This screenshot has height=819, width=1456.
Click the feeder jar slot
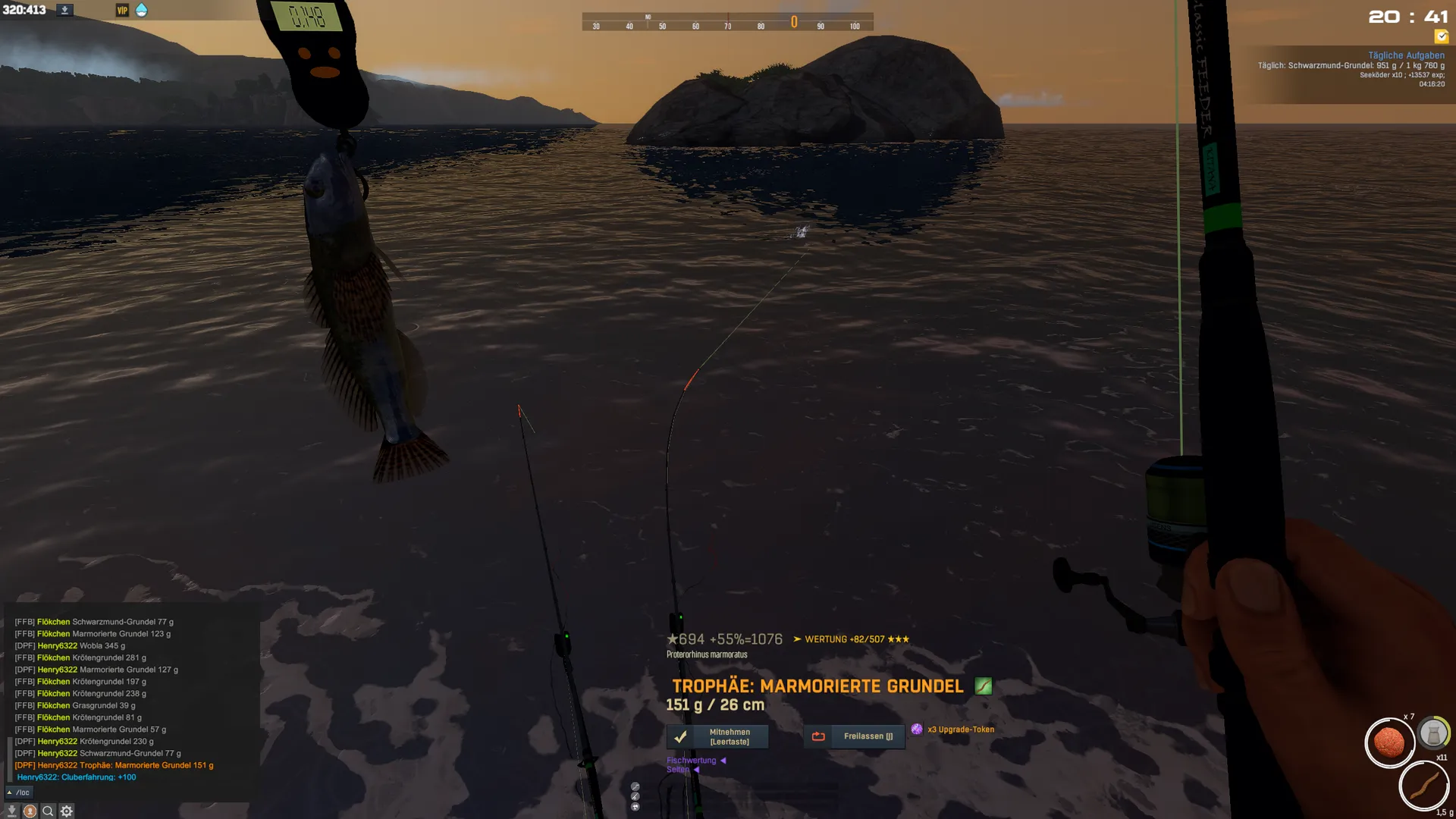pos(1433,734)
